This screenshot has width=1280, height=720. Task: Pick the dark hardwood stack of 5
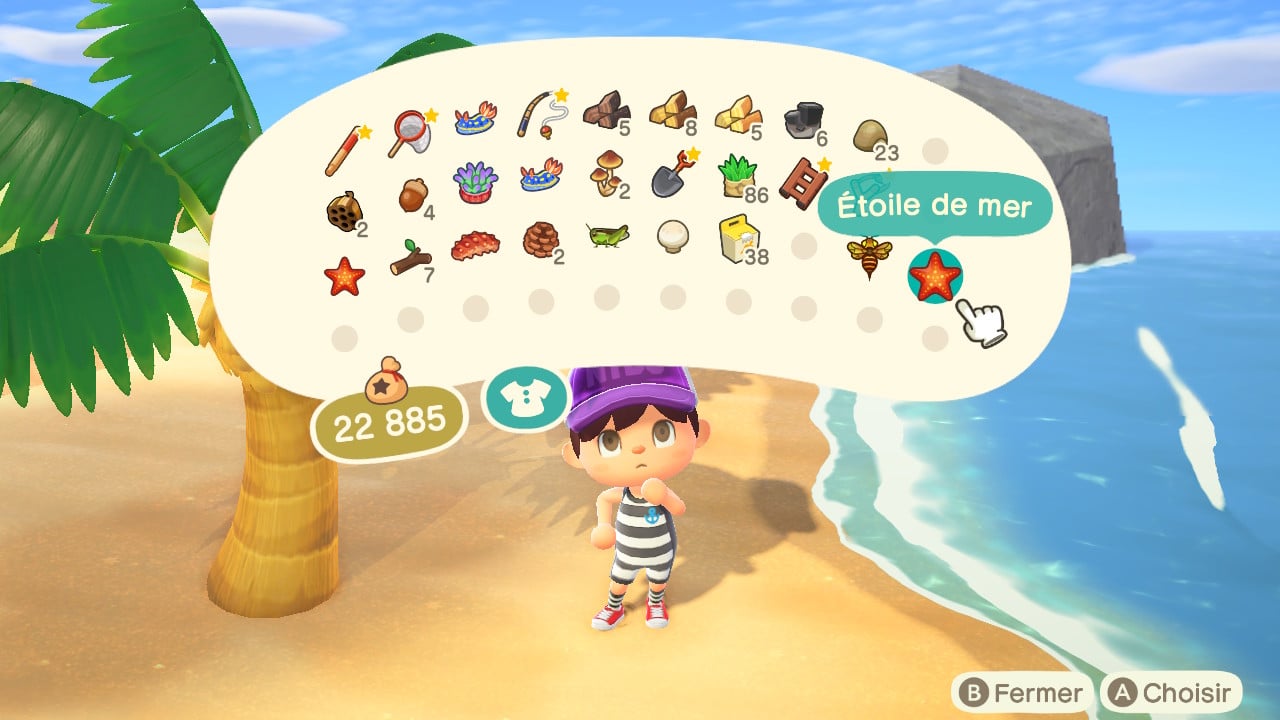click(604, 109)
